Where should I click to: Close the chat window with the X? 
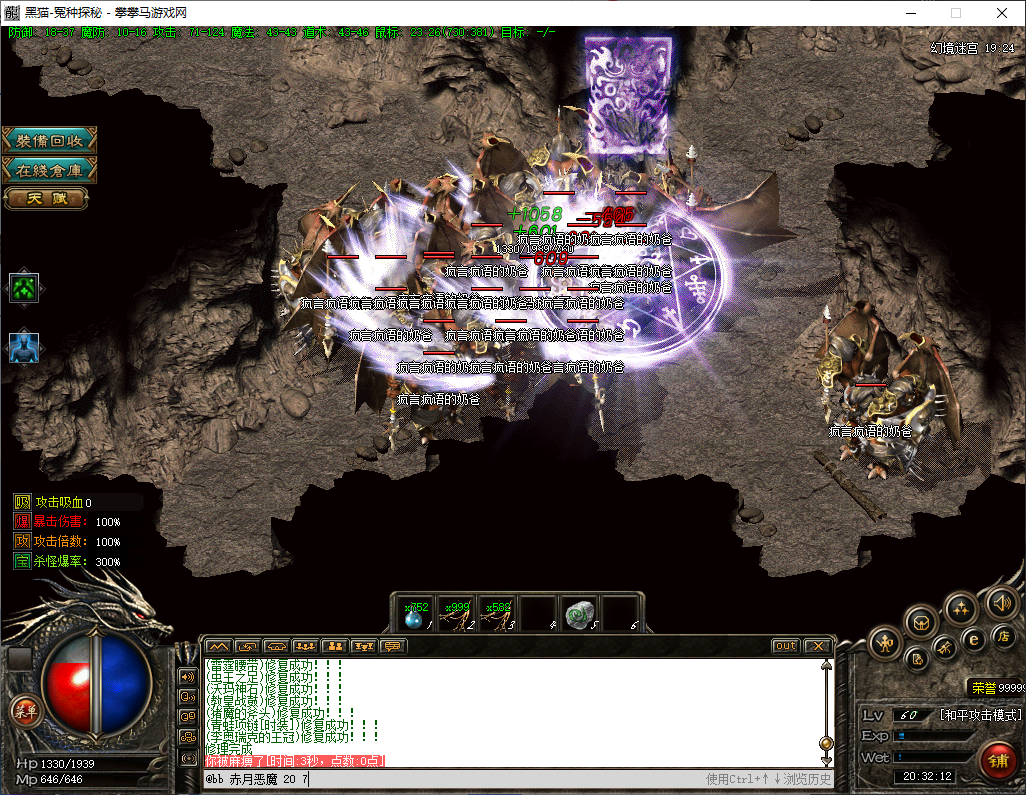817,646
